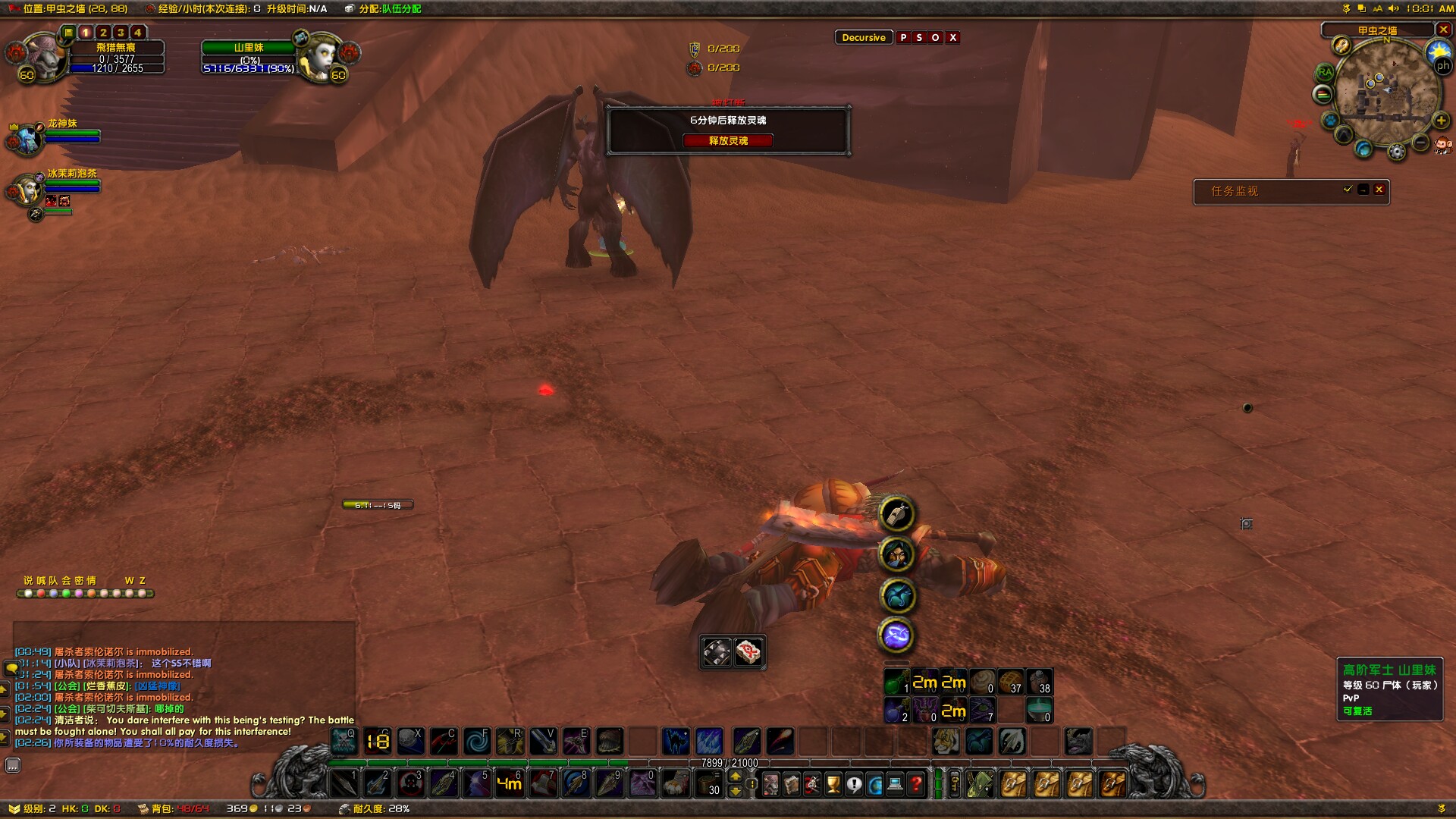
Task: Pick a colored dot in the chat color row
Action: point(28,595)
